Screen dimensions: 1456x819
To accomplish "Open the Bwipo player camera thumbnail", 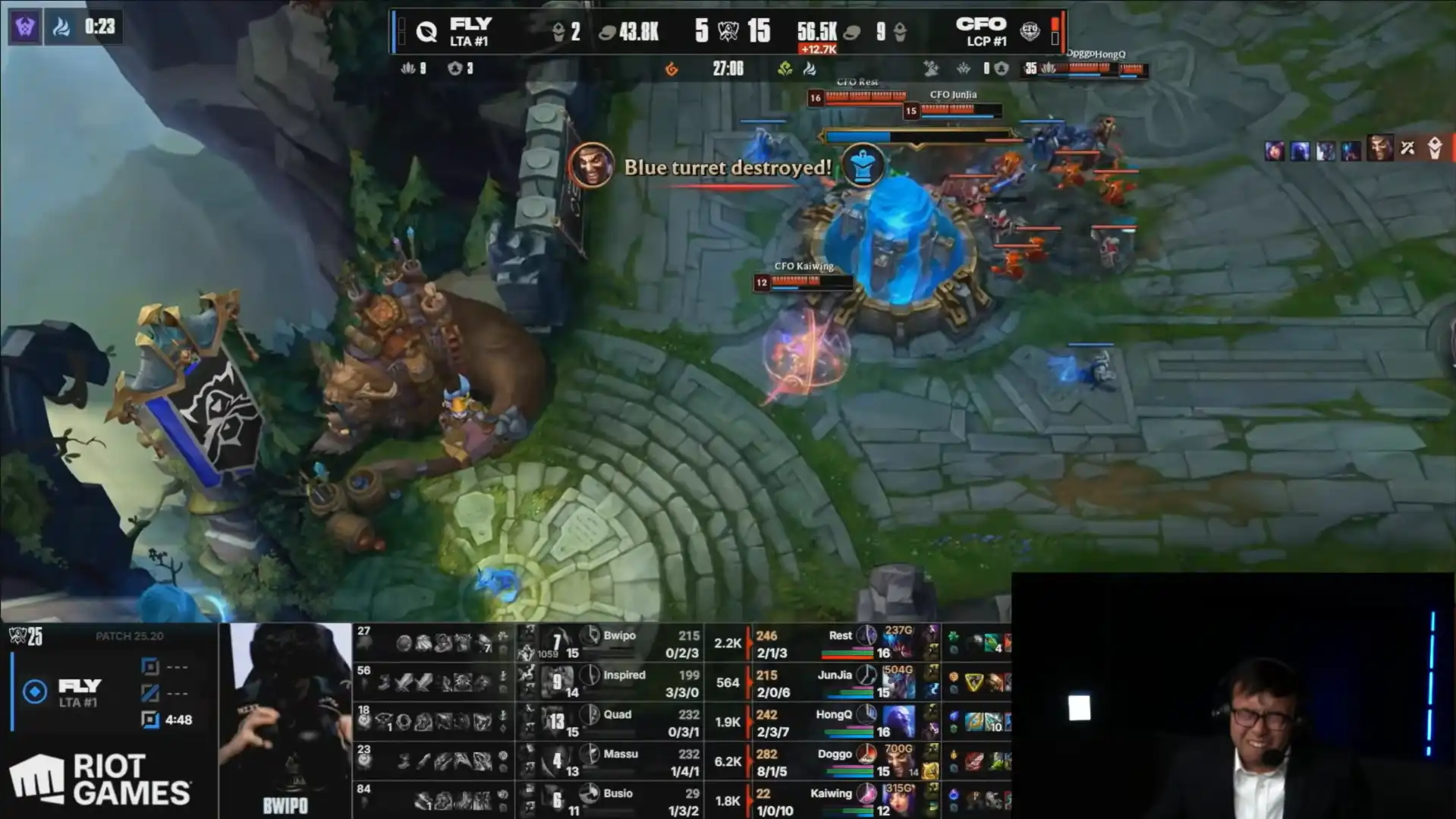I will point(285,720).
